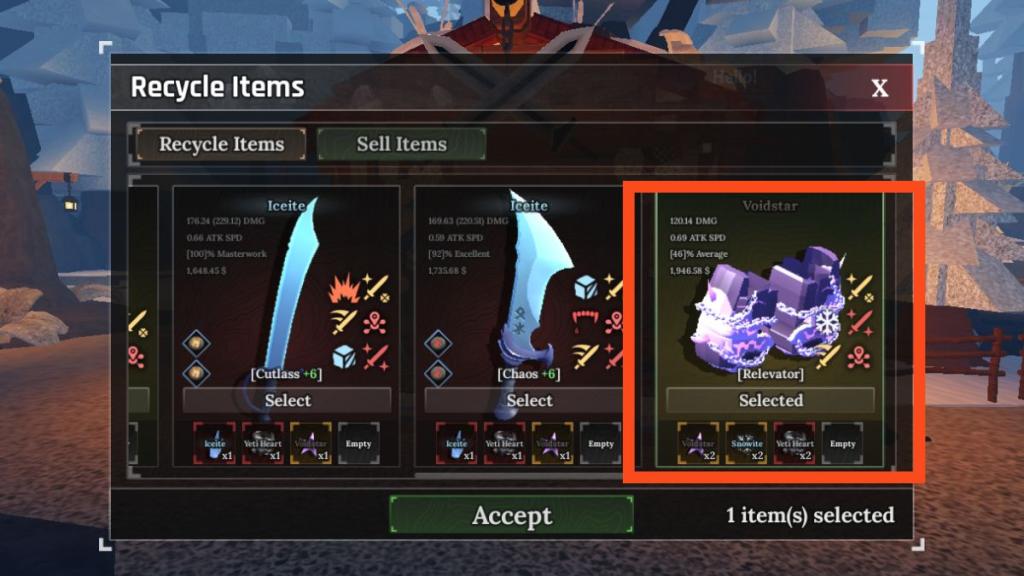
Task: Select the Iceite Cutlass +6 sword
Action: [287, 400]
